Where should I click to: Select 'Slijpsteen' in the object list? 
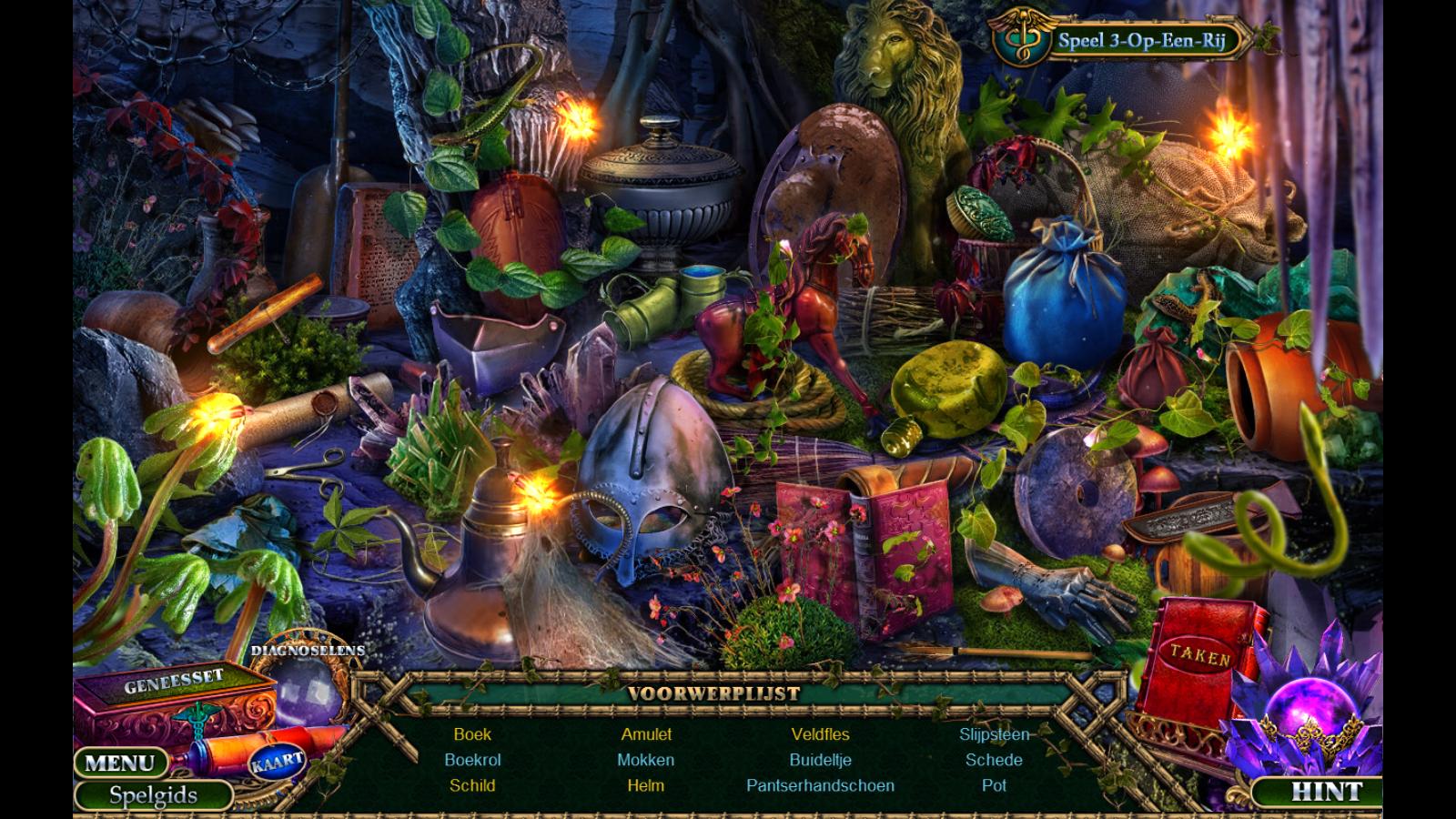click(994, 734)
